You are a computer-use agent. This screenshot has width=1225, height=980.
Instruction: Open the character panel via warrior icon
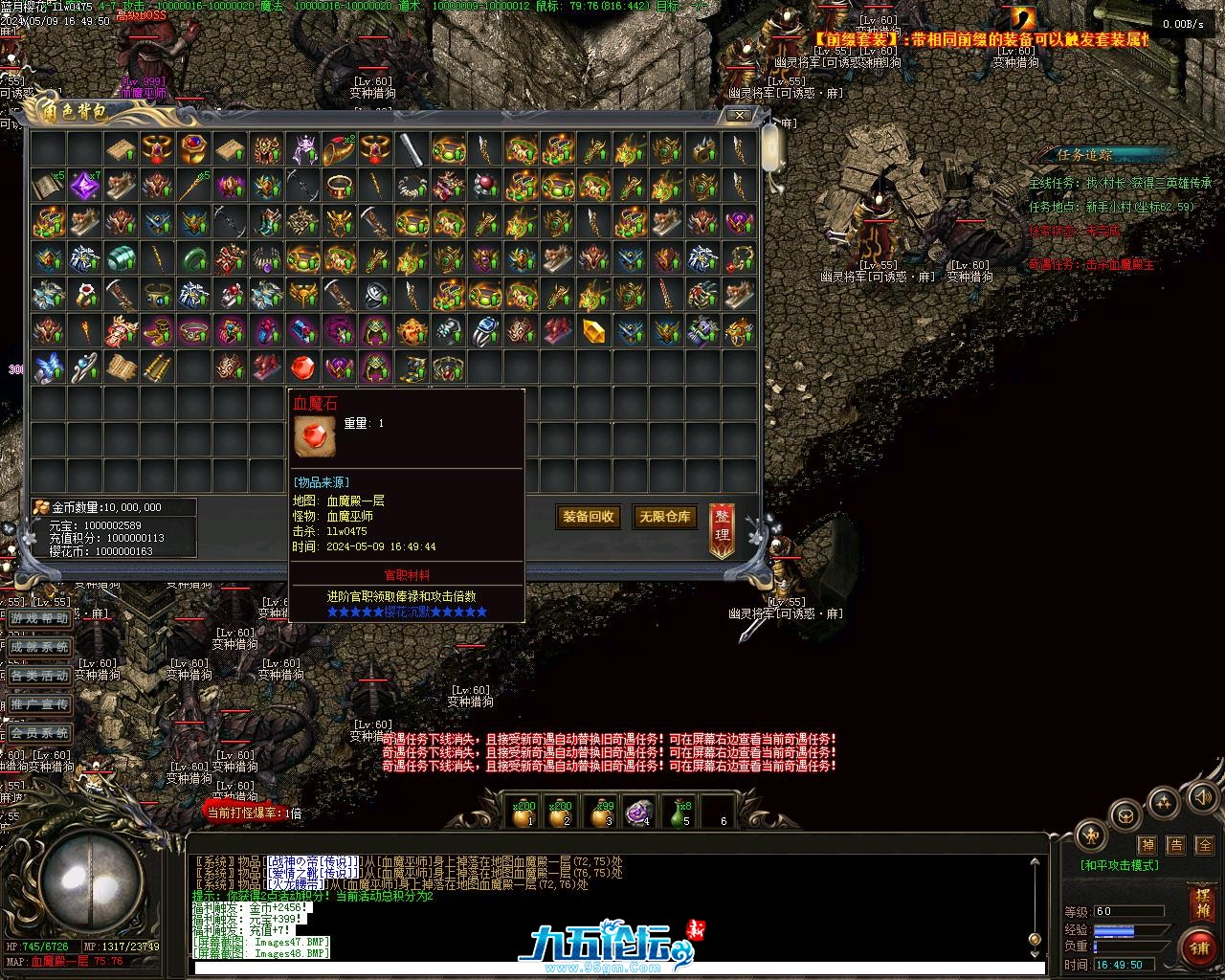(1091, 835)
